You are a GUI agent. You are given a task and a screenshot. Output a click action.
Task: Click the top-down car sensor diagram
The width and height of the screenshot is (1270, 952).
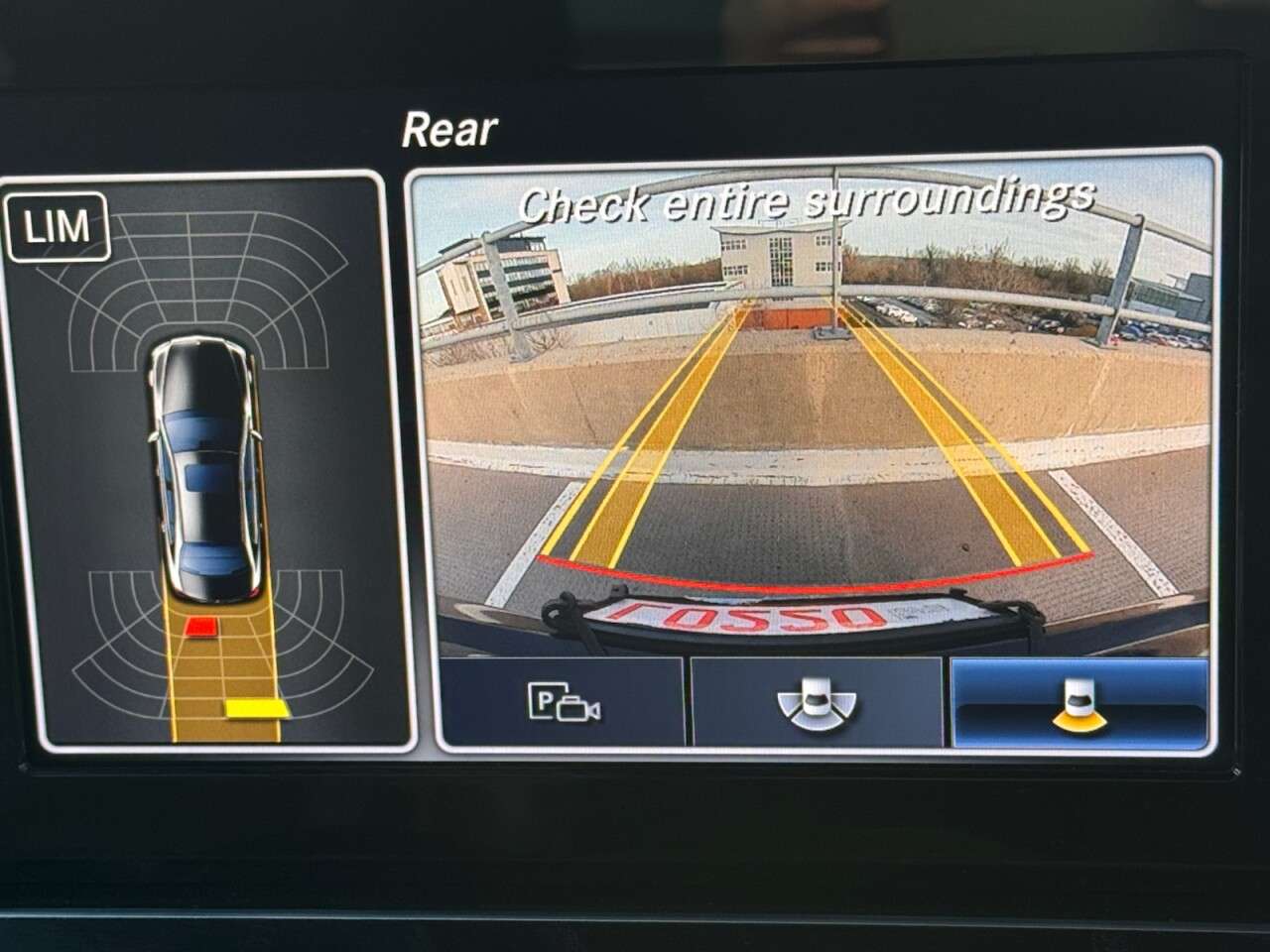click(x=208, y=466)
